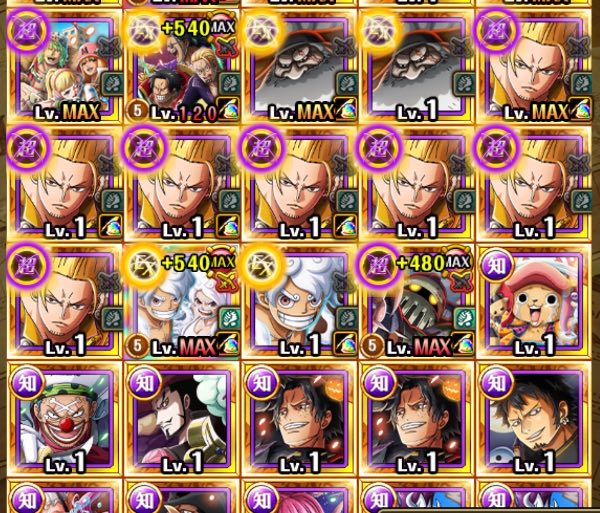
Task: Select the Mihawk character tile
Action: pyautogui.click(x=180, y=418)
